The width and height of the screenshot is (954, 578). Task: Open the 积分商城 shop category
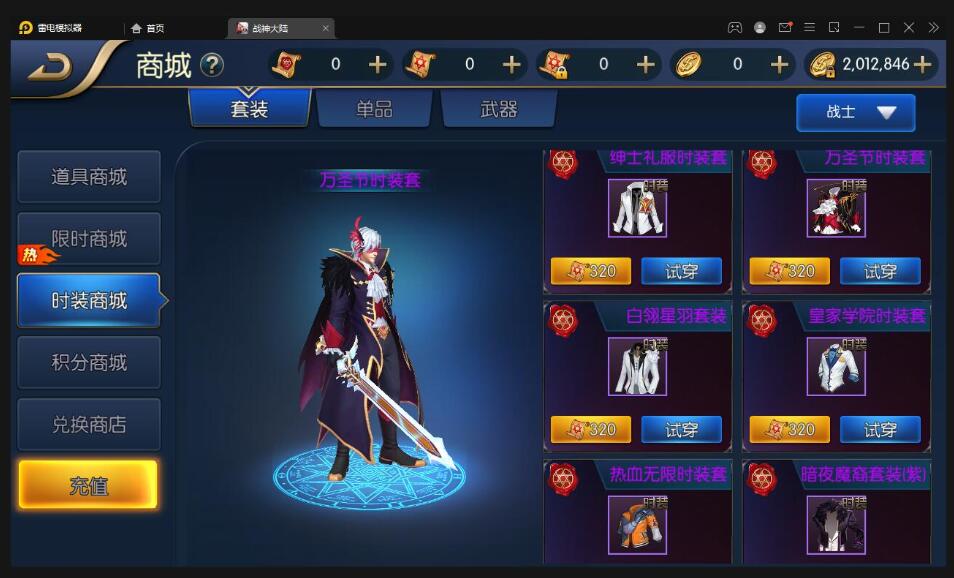tap(89, 362)
